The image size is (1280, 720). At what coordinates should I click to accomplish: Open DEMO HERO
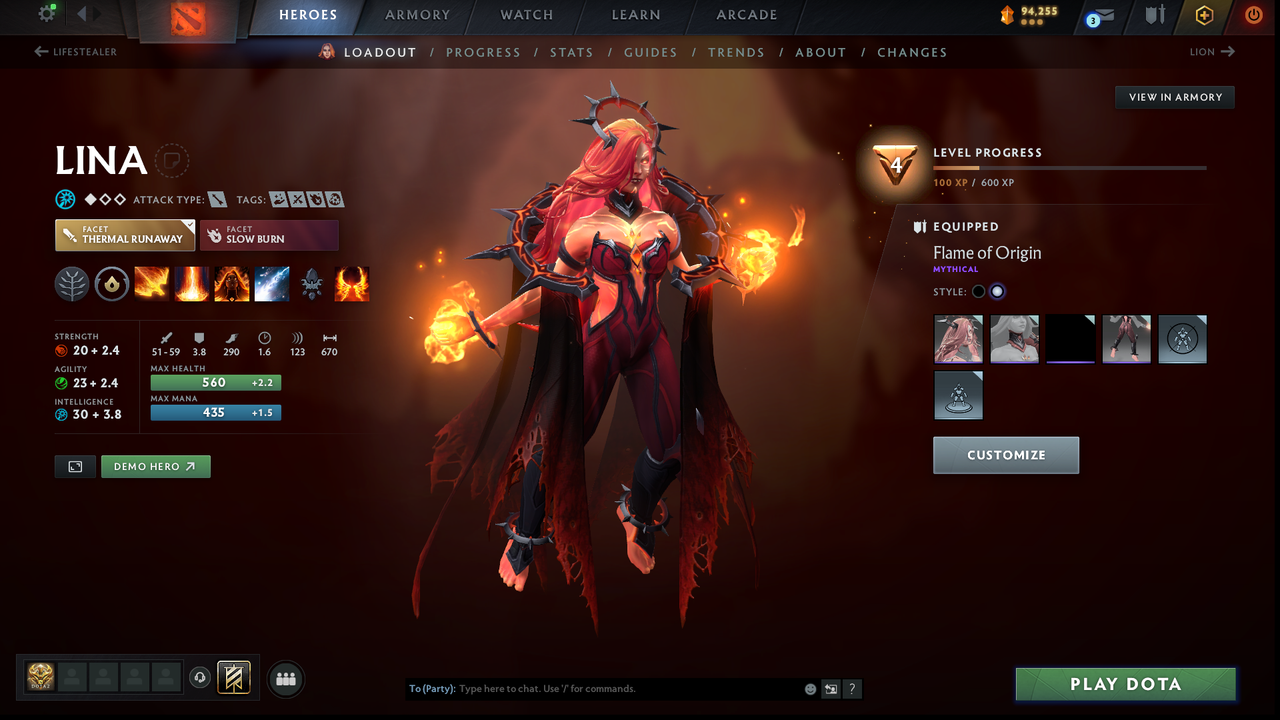pyautogui.click(x=155, y=466)
